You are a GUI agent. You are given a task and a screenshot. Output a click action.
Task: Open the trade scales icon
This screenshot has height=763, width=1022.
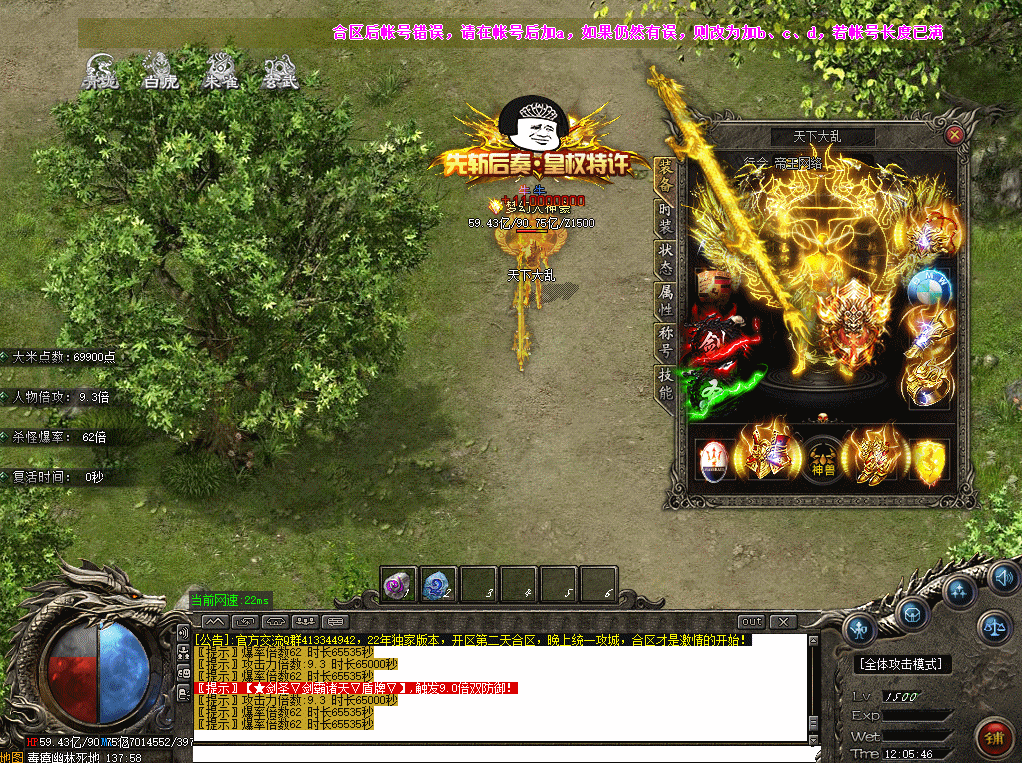coord(994,626)
